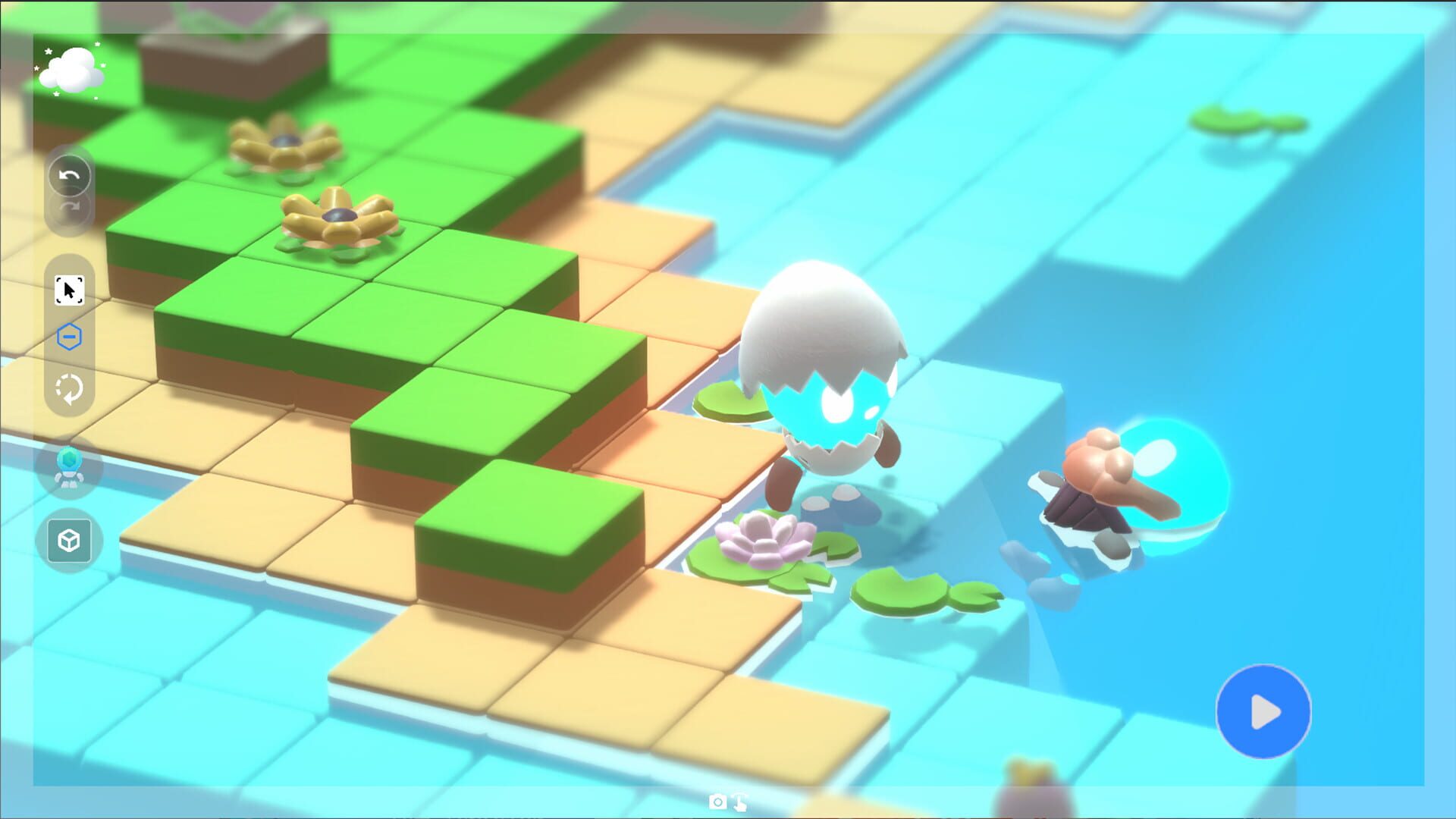Open the cube block palette

(68, 541)
